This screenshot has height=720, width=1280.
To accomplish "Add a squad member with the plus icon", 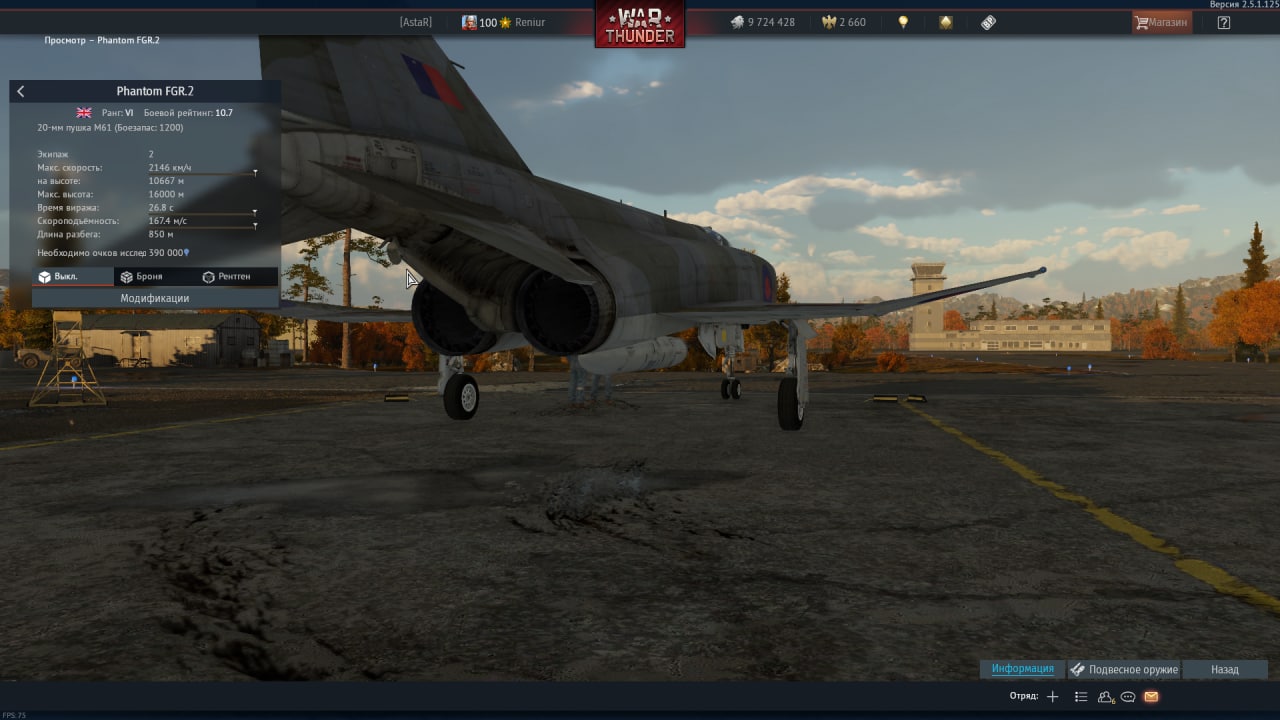I will (1052, 696).
